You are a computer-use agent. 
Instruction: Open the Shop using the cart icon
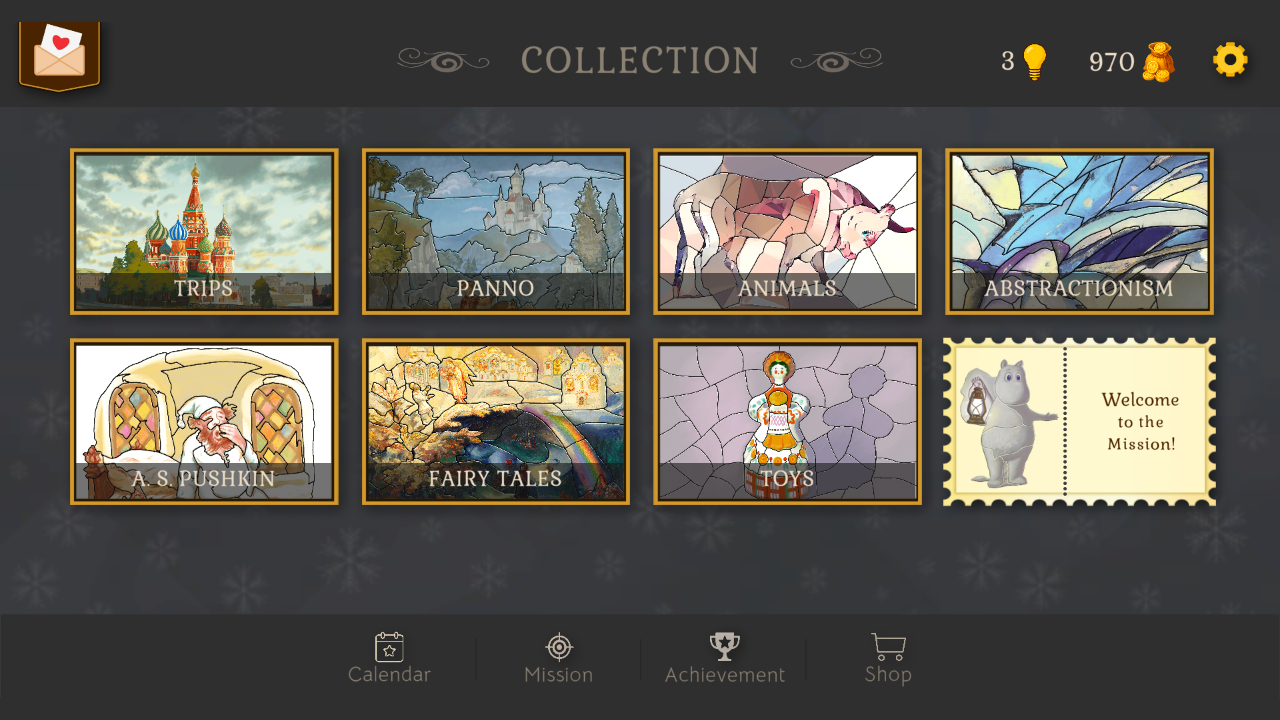click(888, 646)
